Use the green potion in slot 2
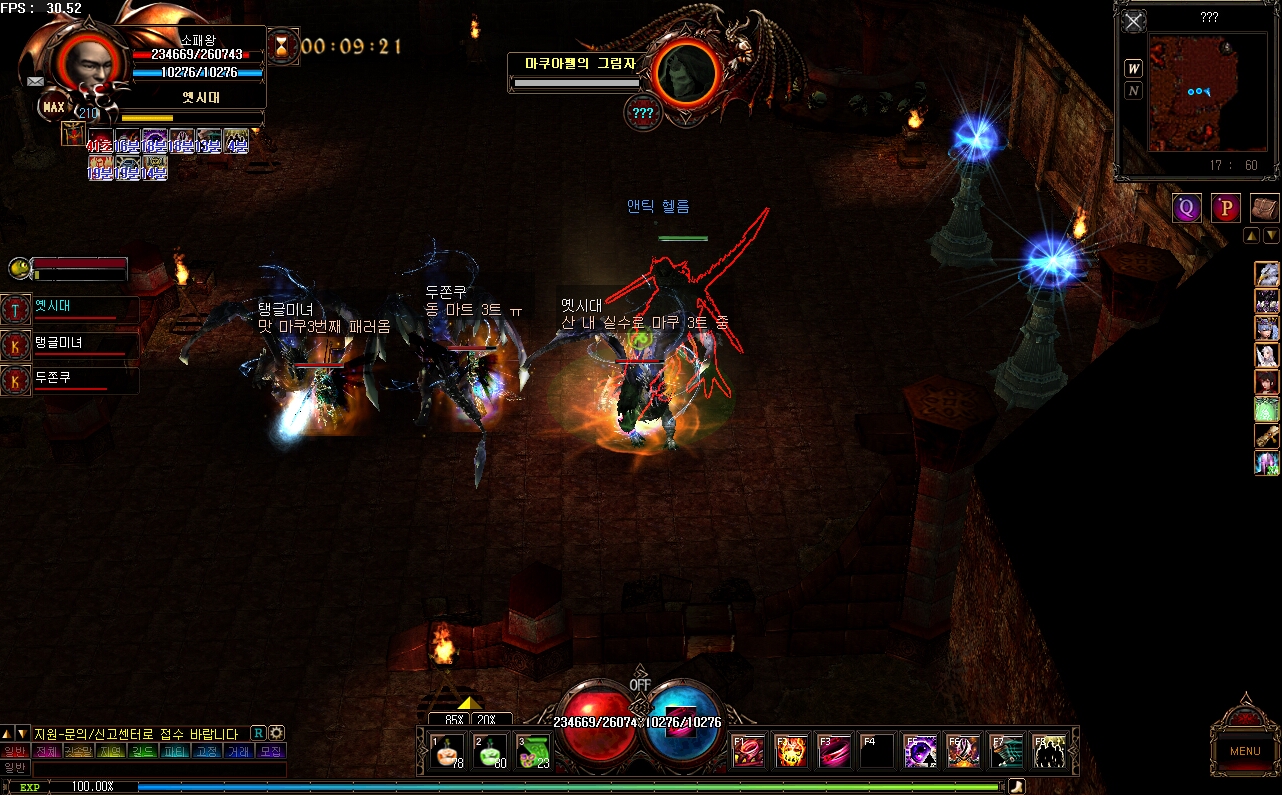 tap(488, 751)
